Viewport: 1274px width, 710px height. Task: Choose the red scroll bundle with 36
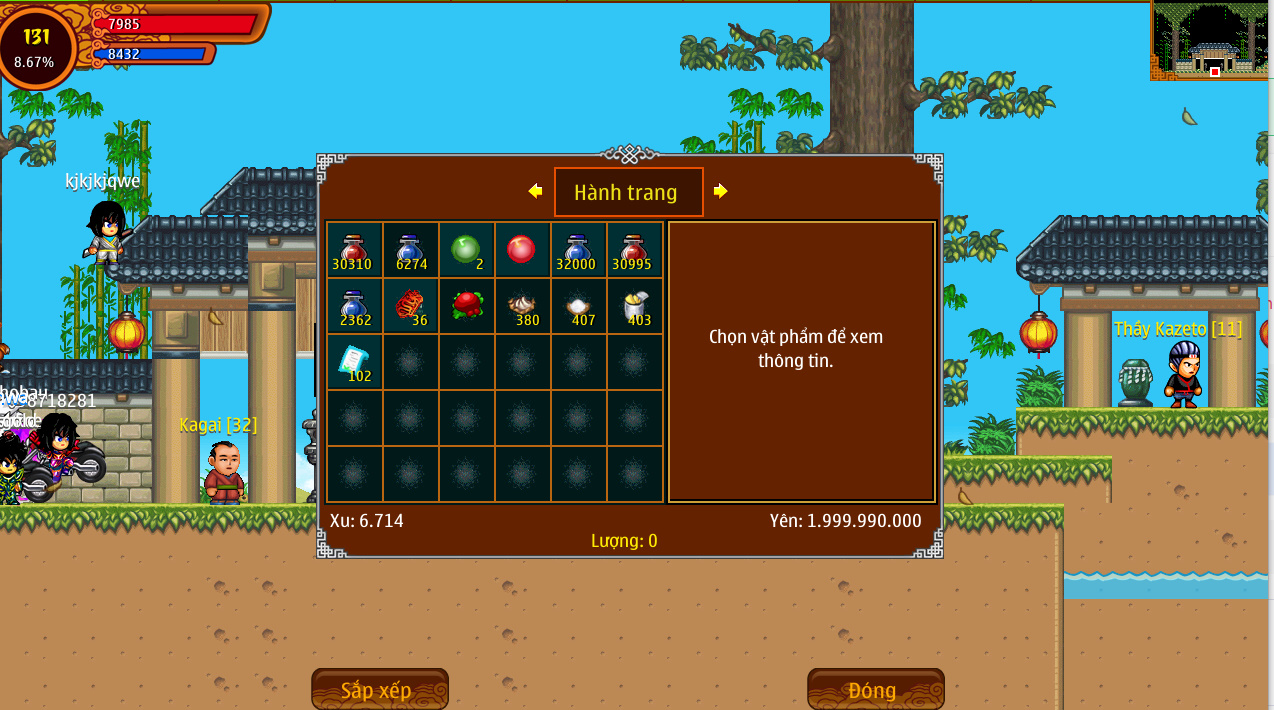coord(410,306)
